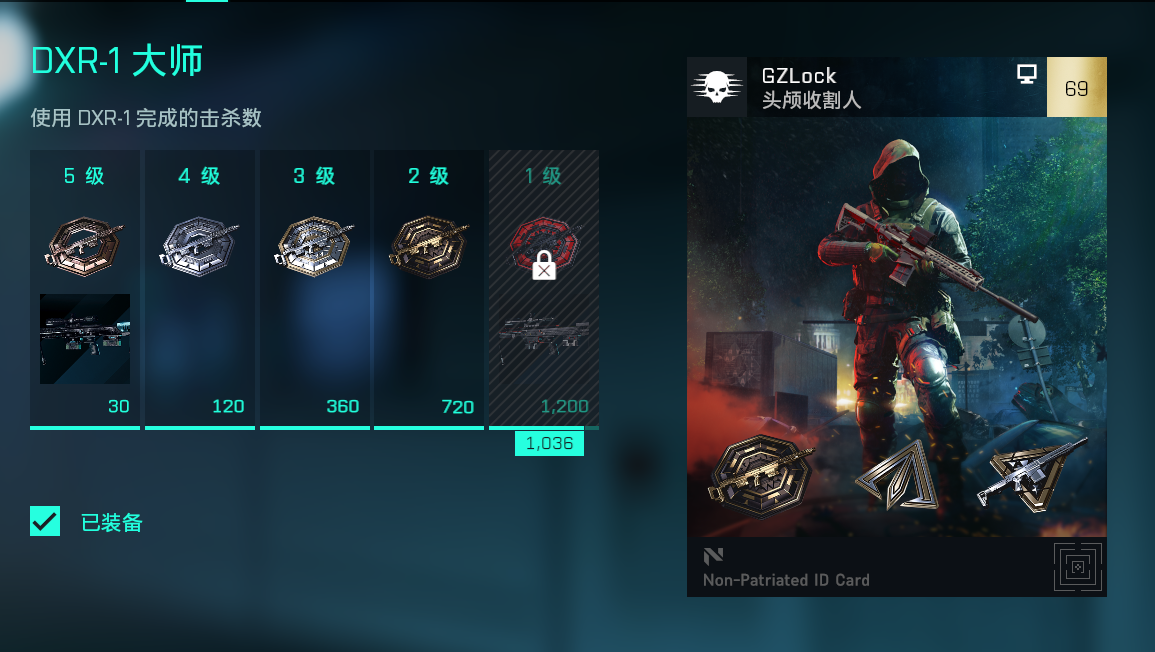1155x652 pixels.
Task: Select the locked 1 级 tier tile
Action: [543, 290]
